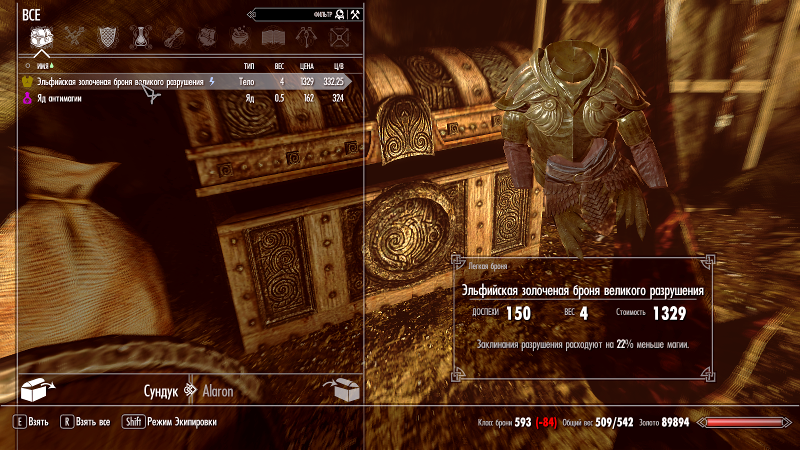The height and width of the screenshot is (450, 800).
Task: Switch to the potion flask category
Action: [x=141, y=38]
